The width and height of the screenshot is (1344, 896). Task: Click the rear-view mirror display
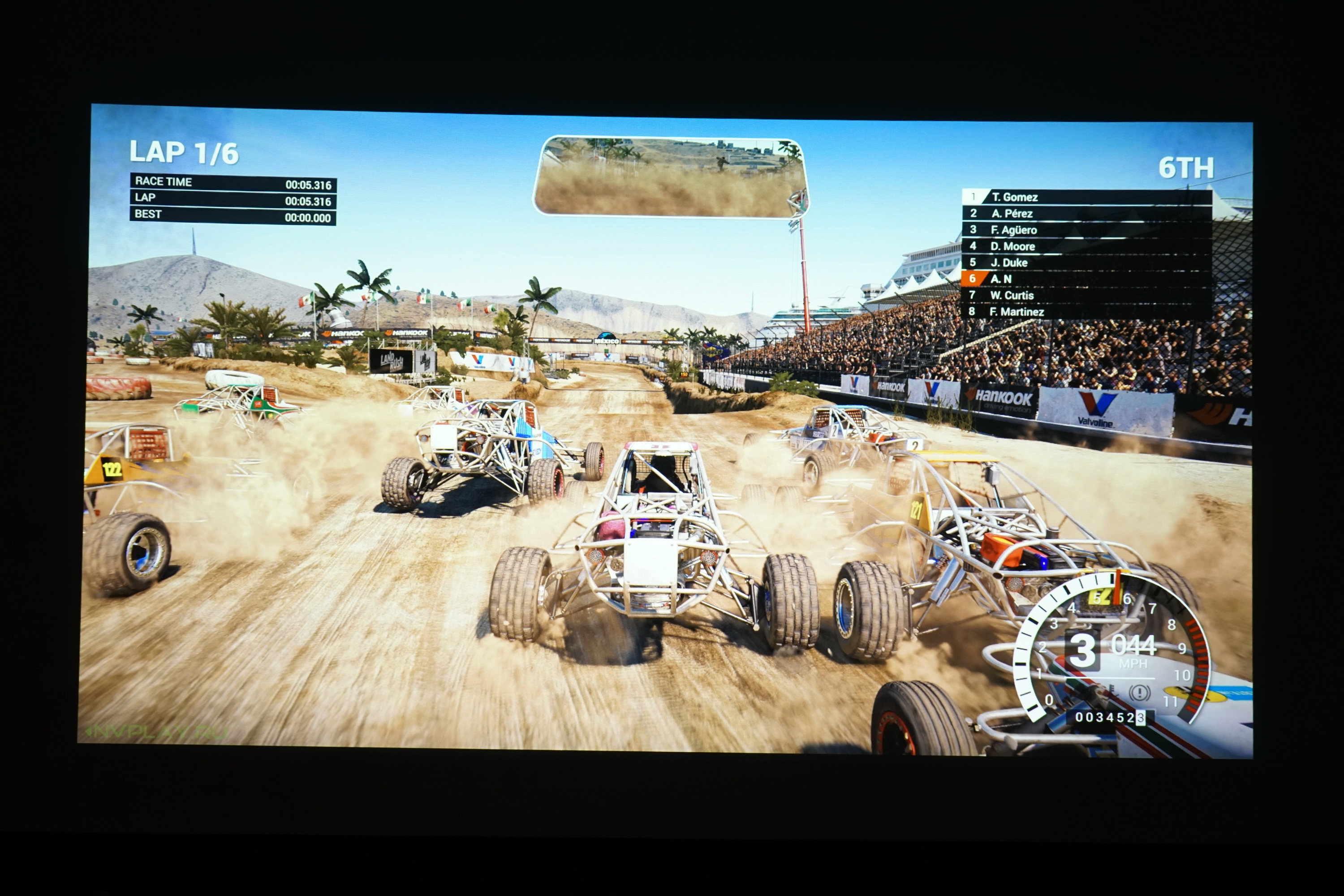pyautogui.click(x=670, y=177)
